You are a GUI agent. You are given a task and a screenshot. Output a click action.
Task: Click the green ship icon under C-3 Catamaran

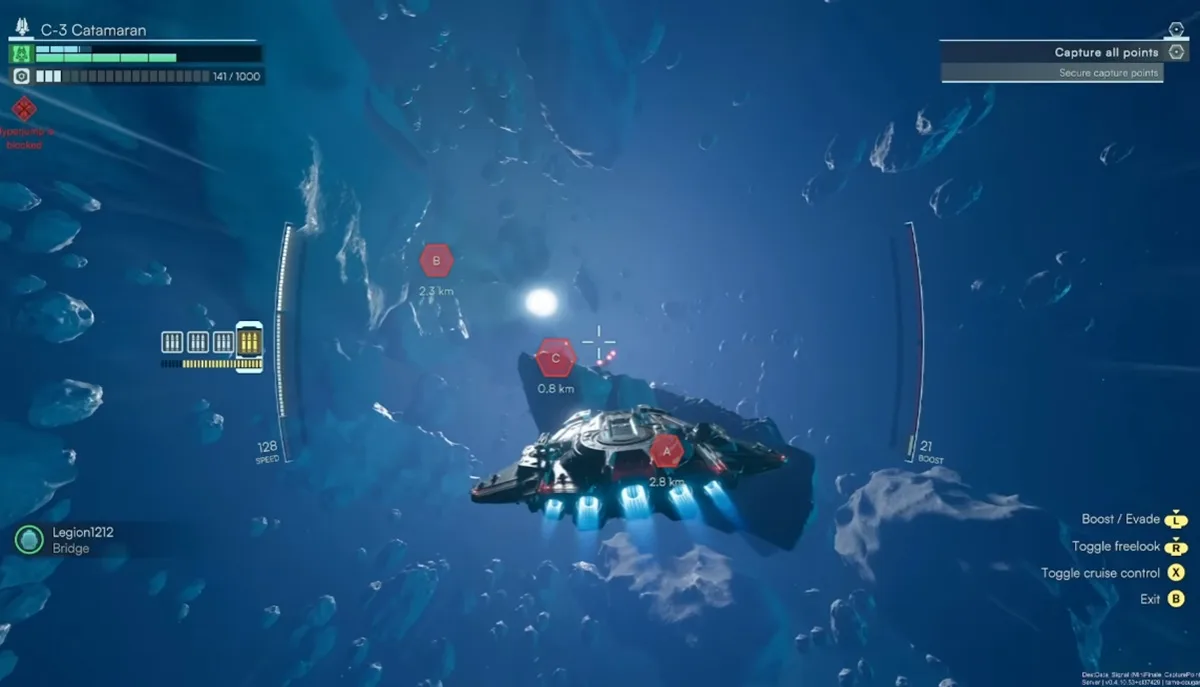point(22,53)
